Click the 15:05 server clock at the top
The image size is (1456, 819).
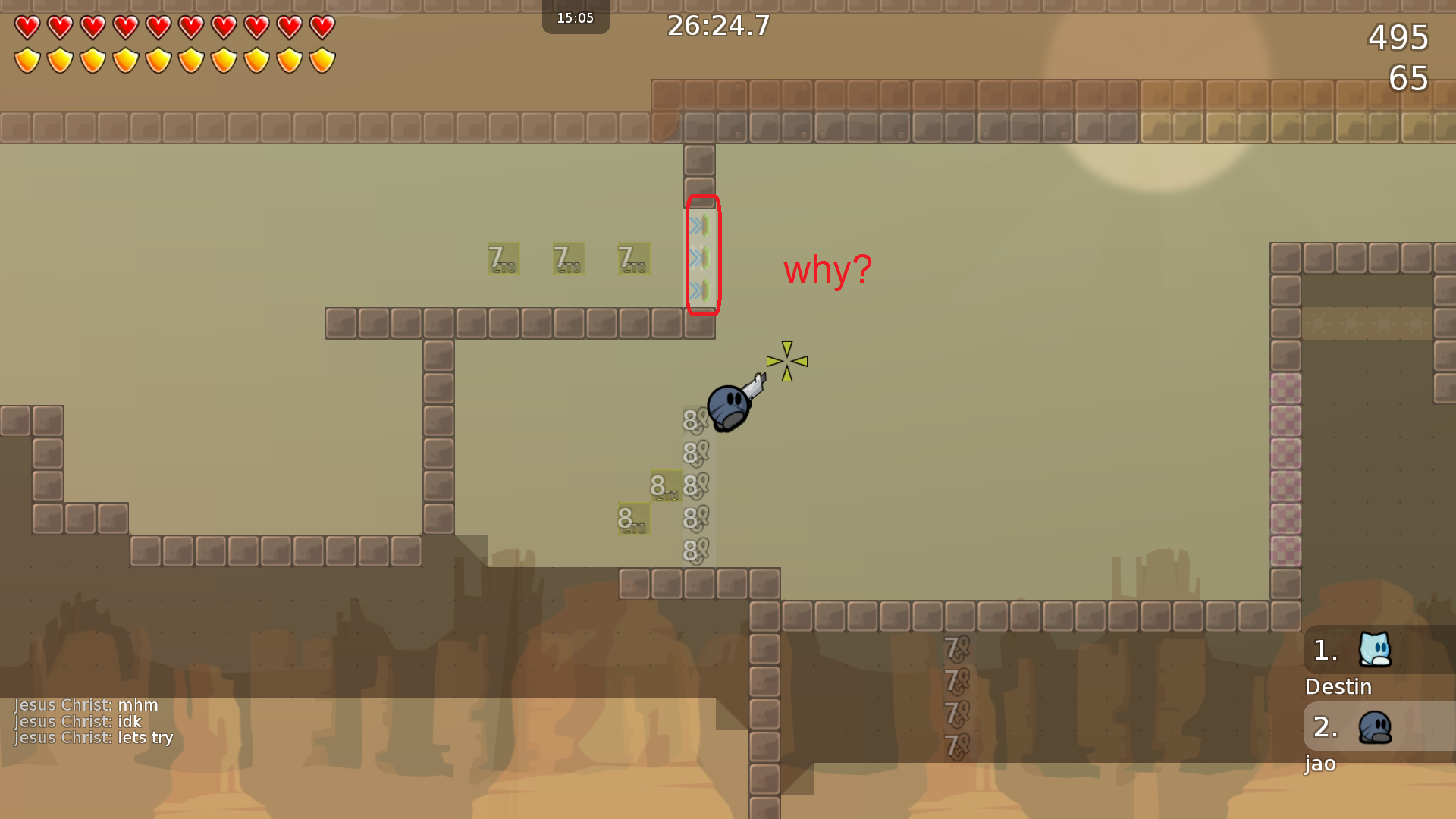click(x=576, y=17)
